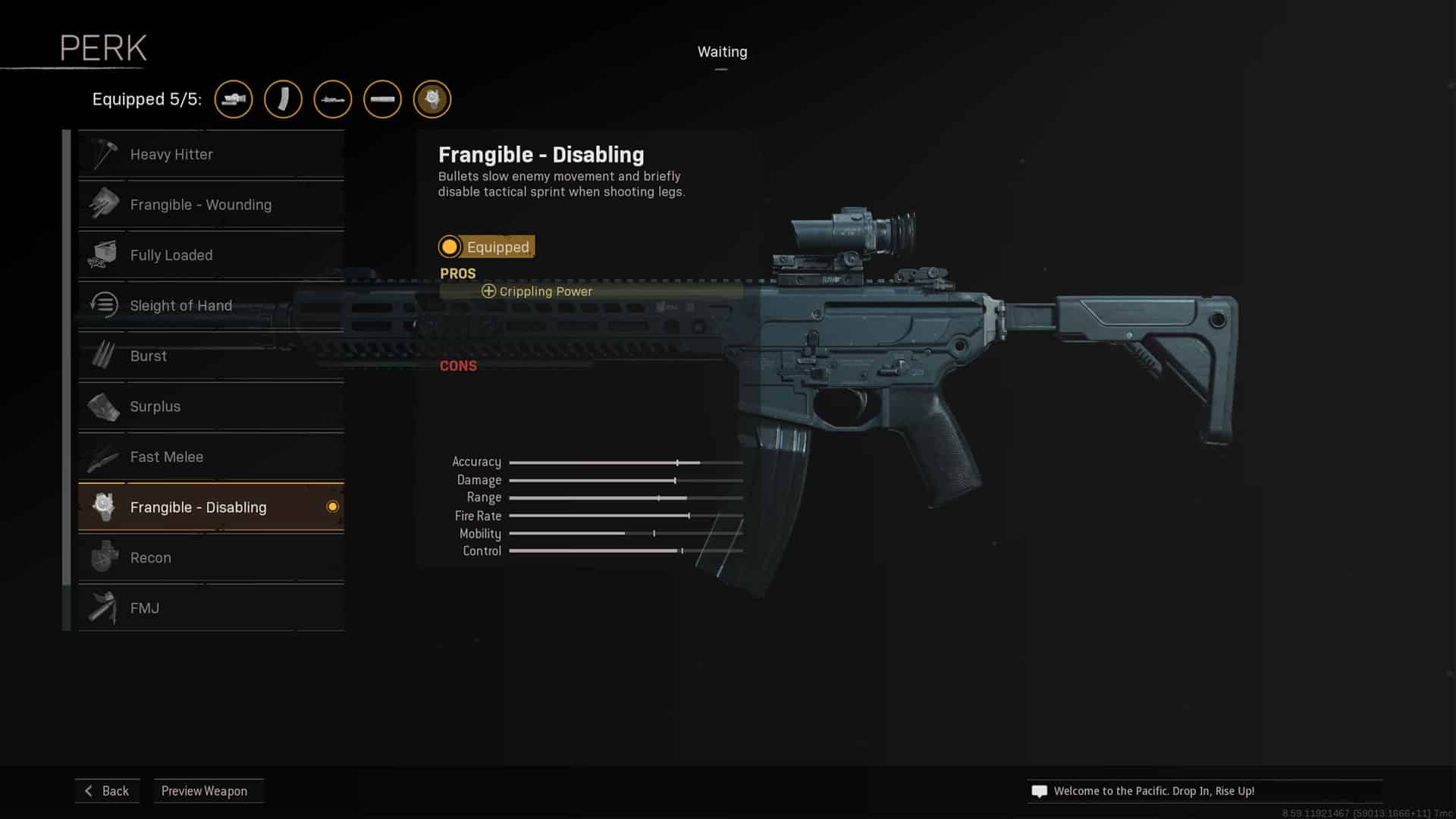Open Preview Weapon

click(x=205, y=791)
